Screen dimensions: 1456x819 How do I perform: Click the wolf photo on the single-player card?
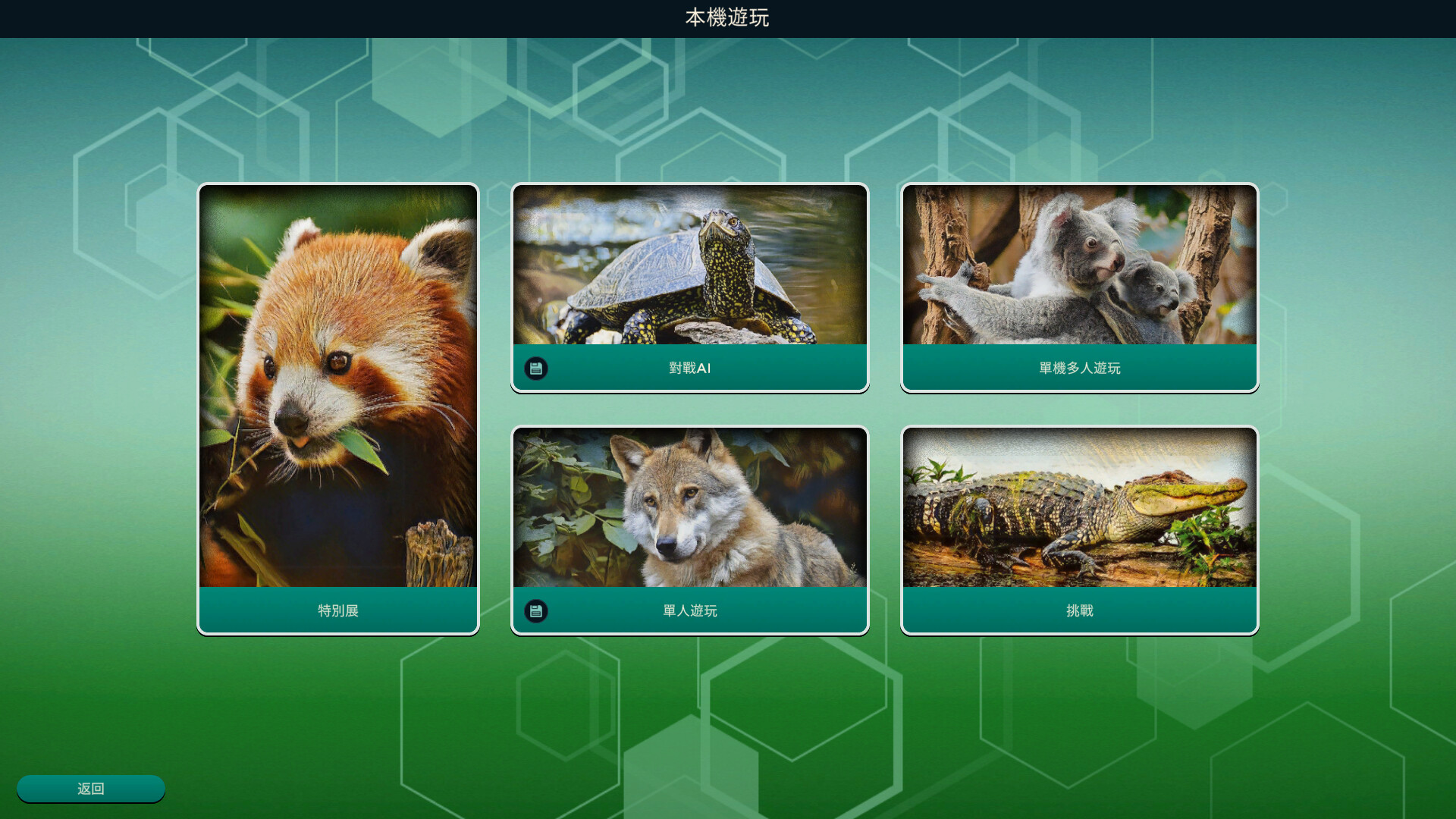tap(690, 508)
